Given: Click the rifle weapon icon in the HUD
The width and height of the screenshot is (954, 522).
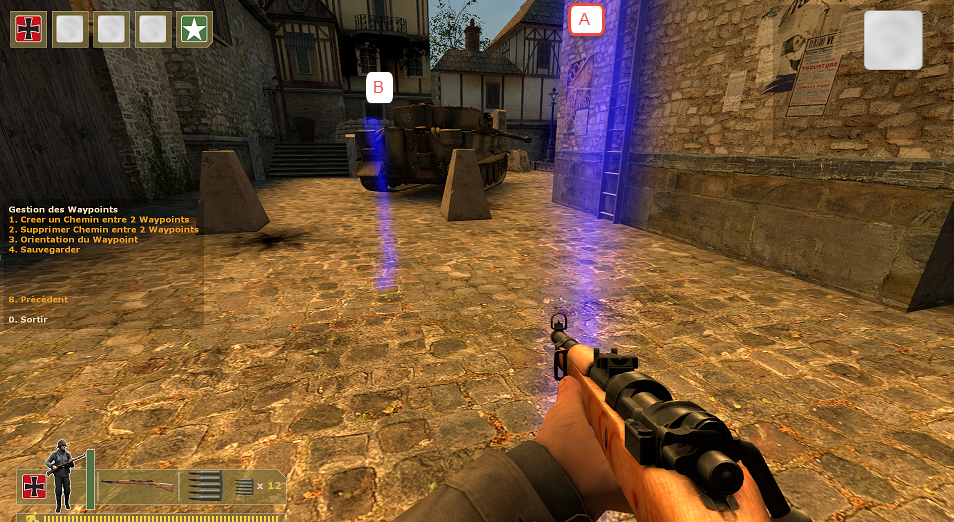Looking at the screenshot, I should pos(138,485).
